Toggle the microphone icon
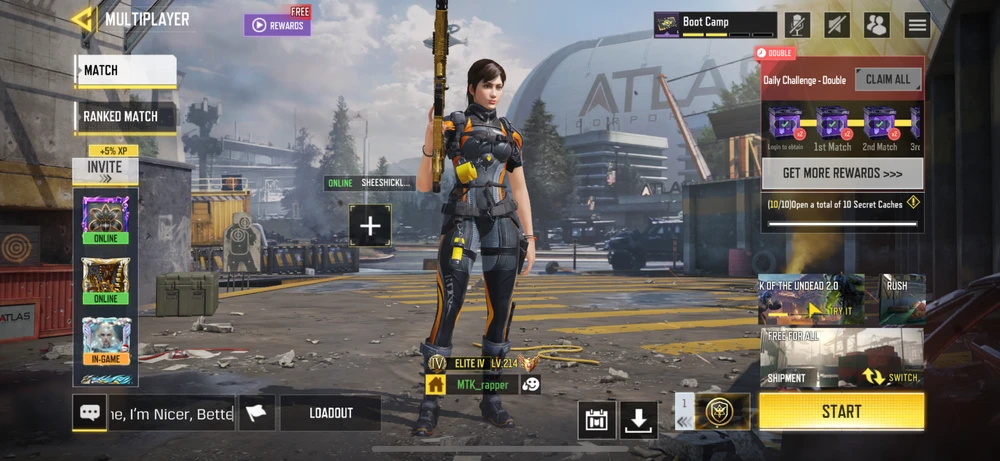This screenshot has width=1000, height=461. 797,25
